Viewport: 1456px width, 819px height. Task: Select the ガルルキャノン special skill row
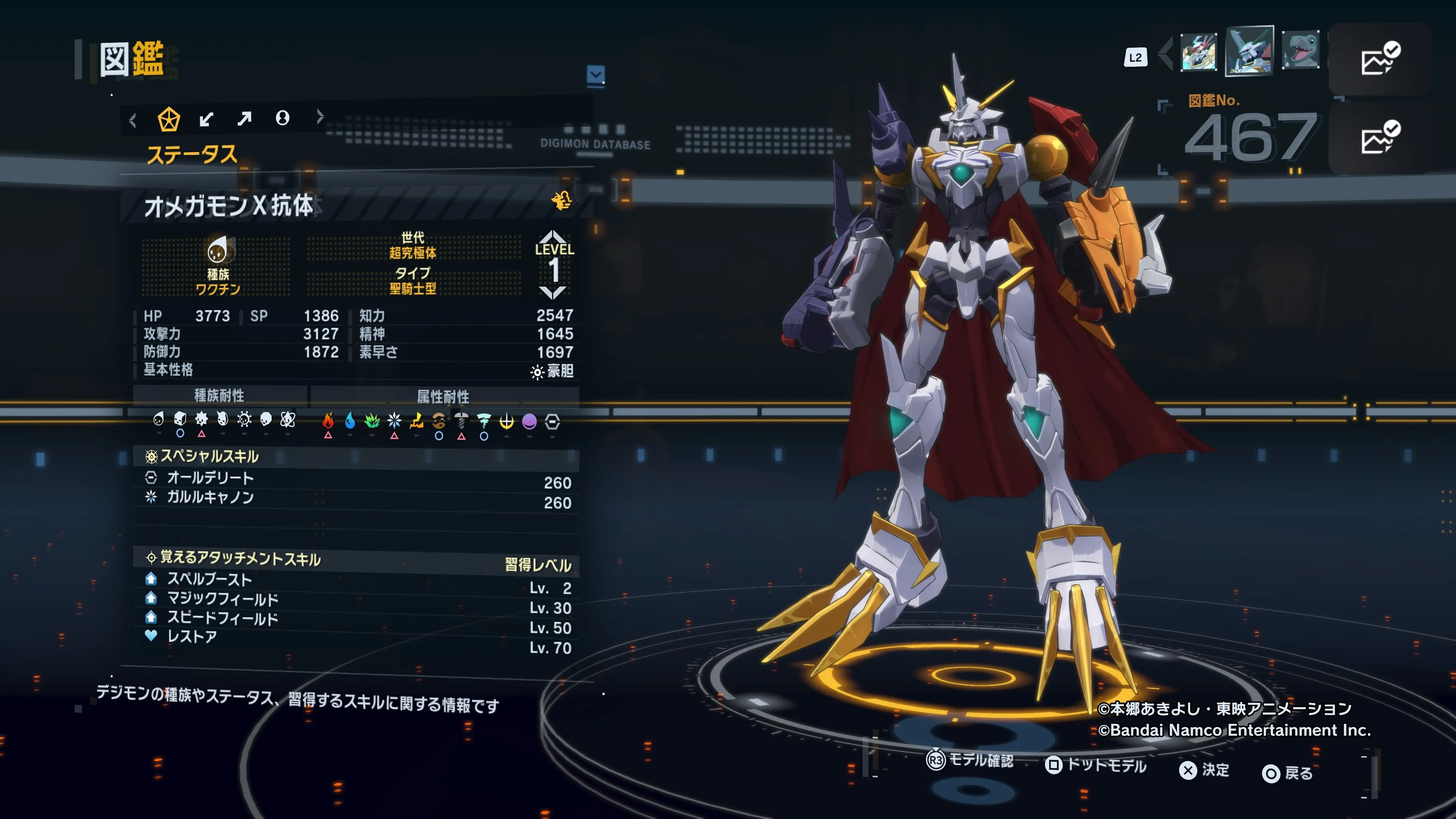tap(356, 498)
